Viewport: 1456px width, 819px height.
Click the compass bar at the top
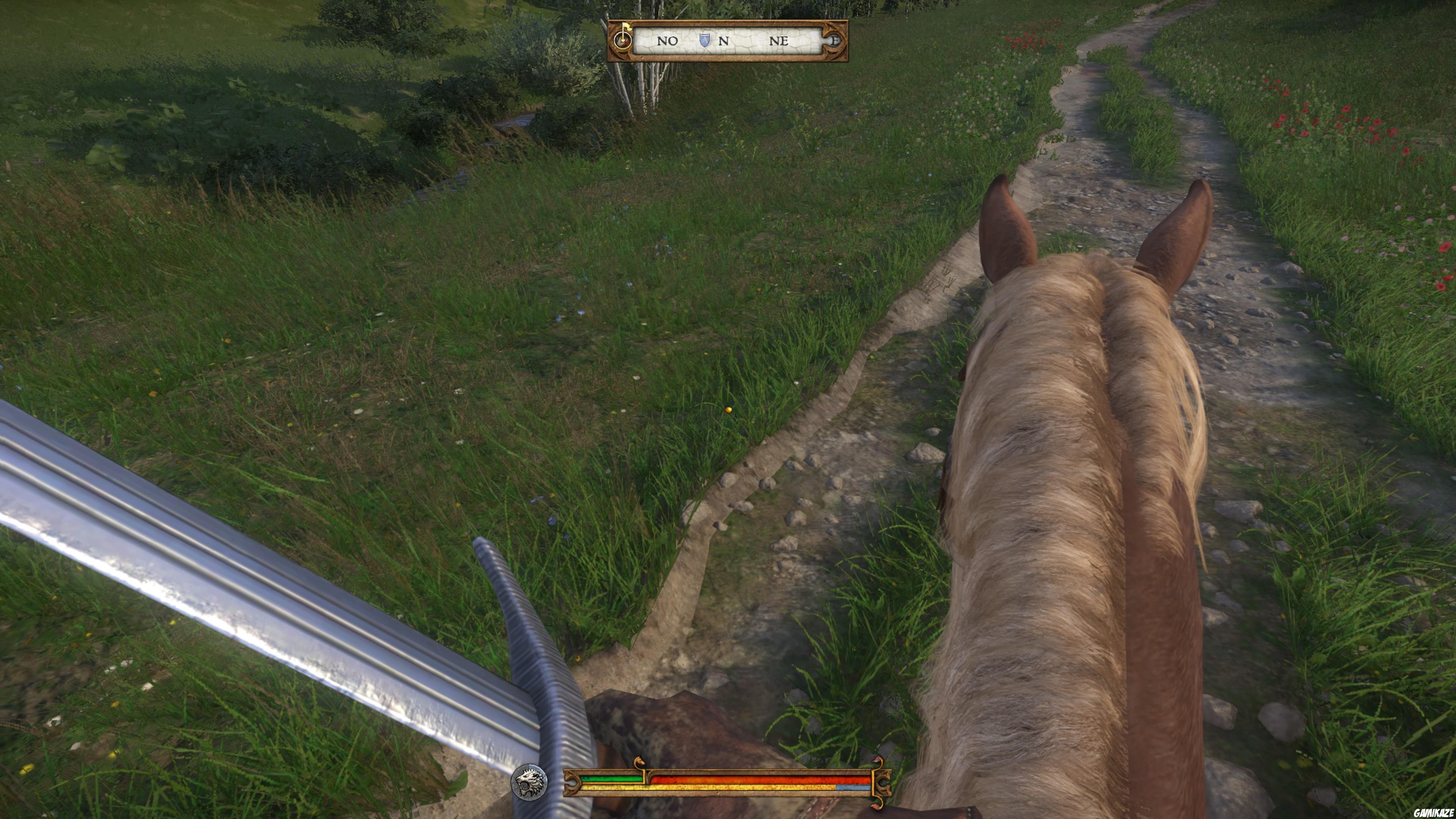pos(729,41)
